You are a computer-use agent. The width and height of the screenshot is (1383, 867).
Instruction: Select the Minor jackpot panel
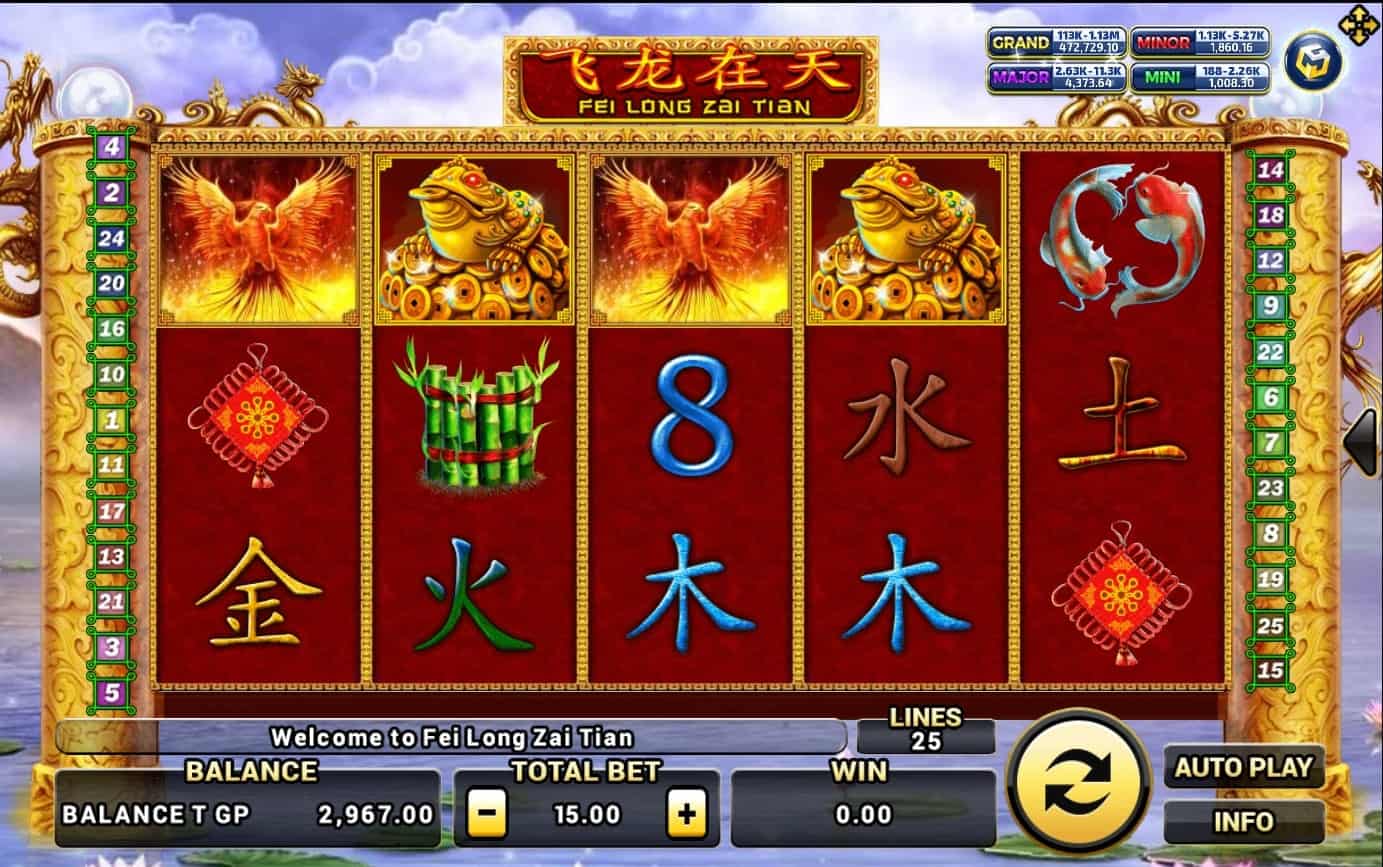click(1200, 43)
